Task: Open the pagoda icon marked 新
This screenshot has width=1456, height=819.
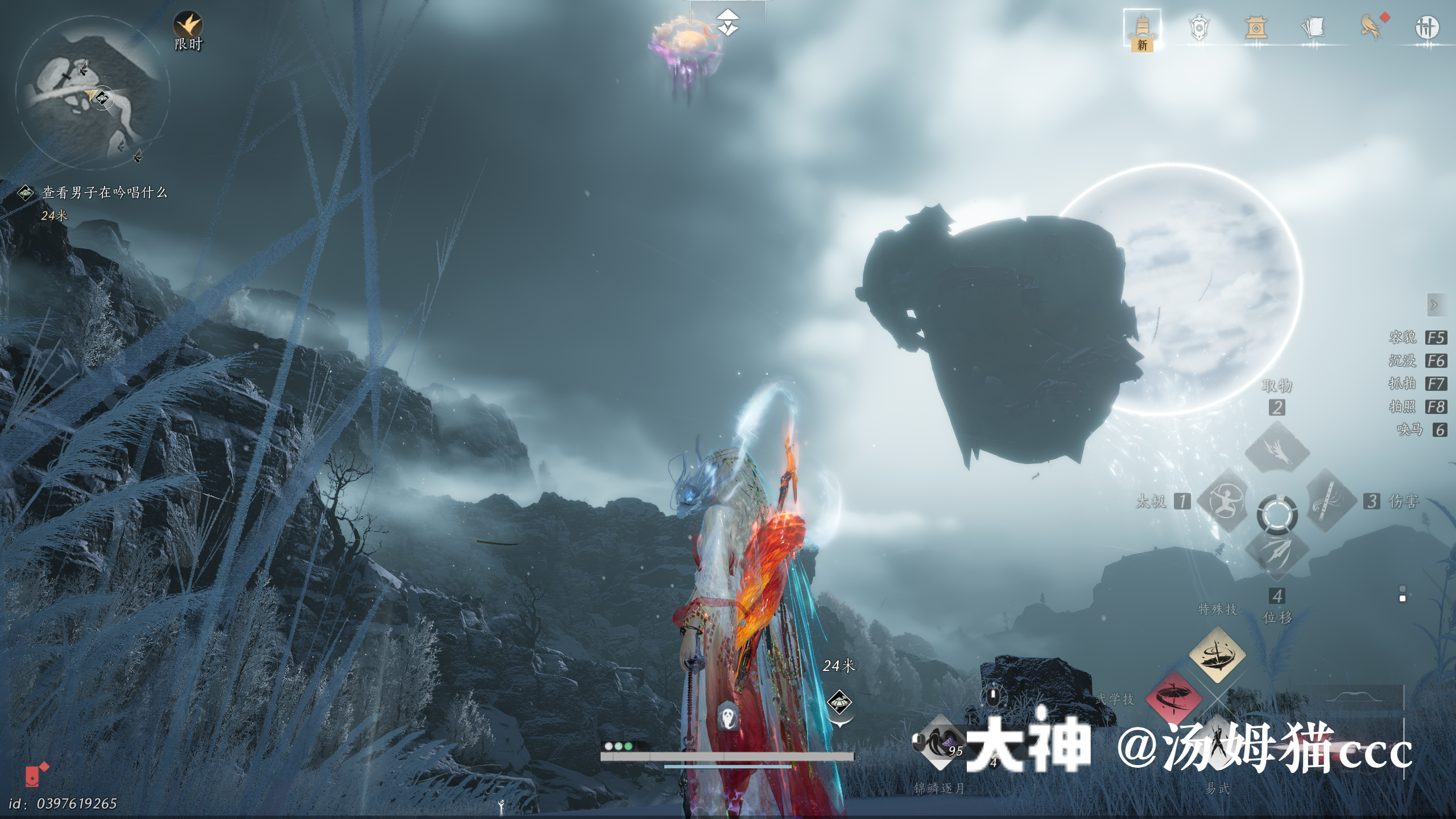Action: [x=1142, y=28]
